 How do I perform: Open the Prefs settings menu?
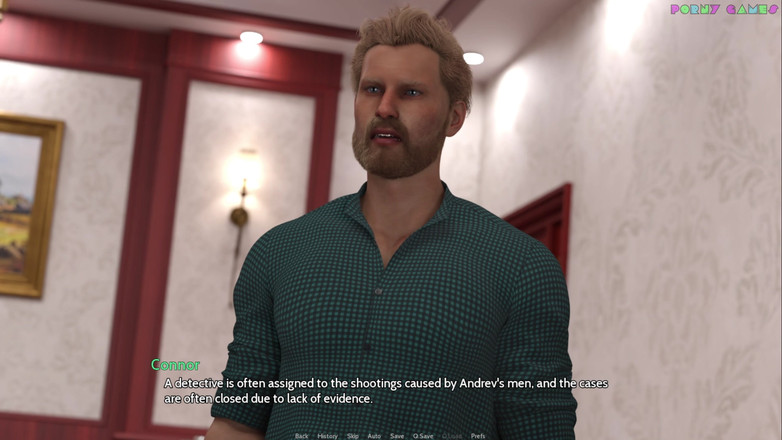(x=478, y=436)
